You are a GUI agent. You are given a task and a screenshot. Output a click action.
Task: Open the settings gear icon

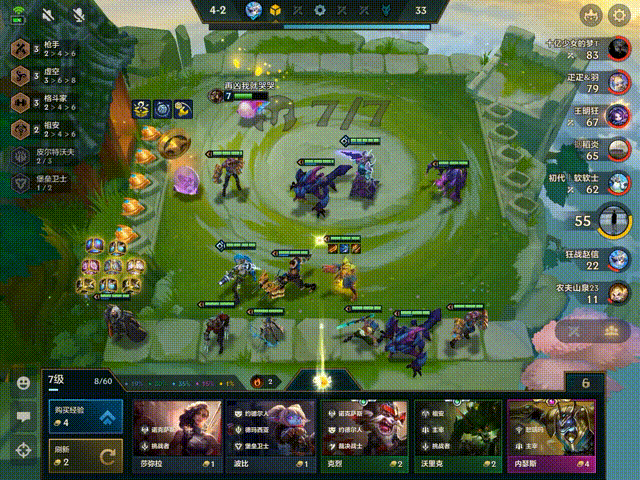[x=618, y=14]
